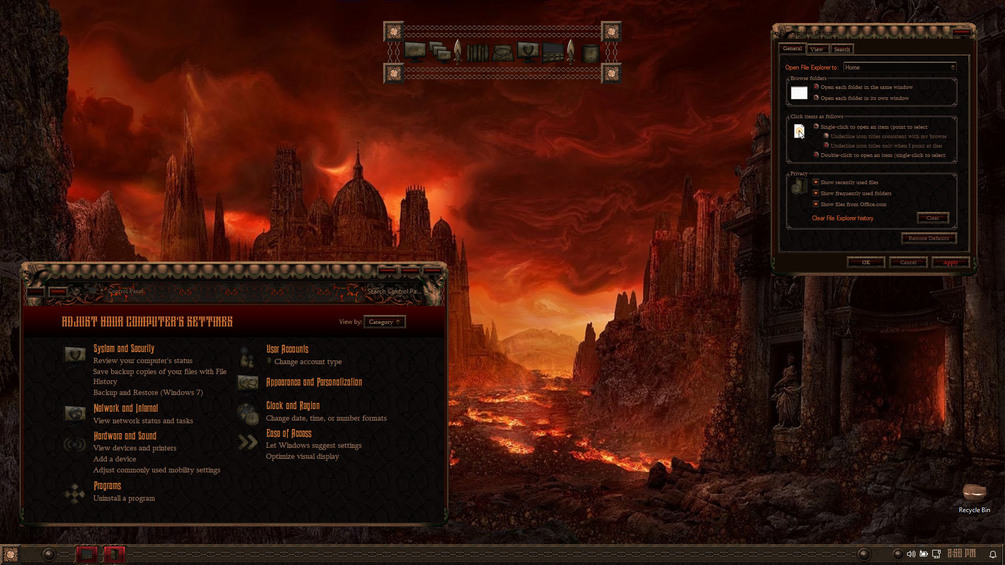Toggle Show recently used files checkbox
This screenshot has height=565, width=1005.
[816, 182]
